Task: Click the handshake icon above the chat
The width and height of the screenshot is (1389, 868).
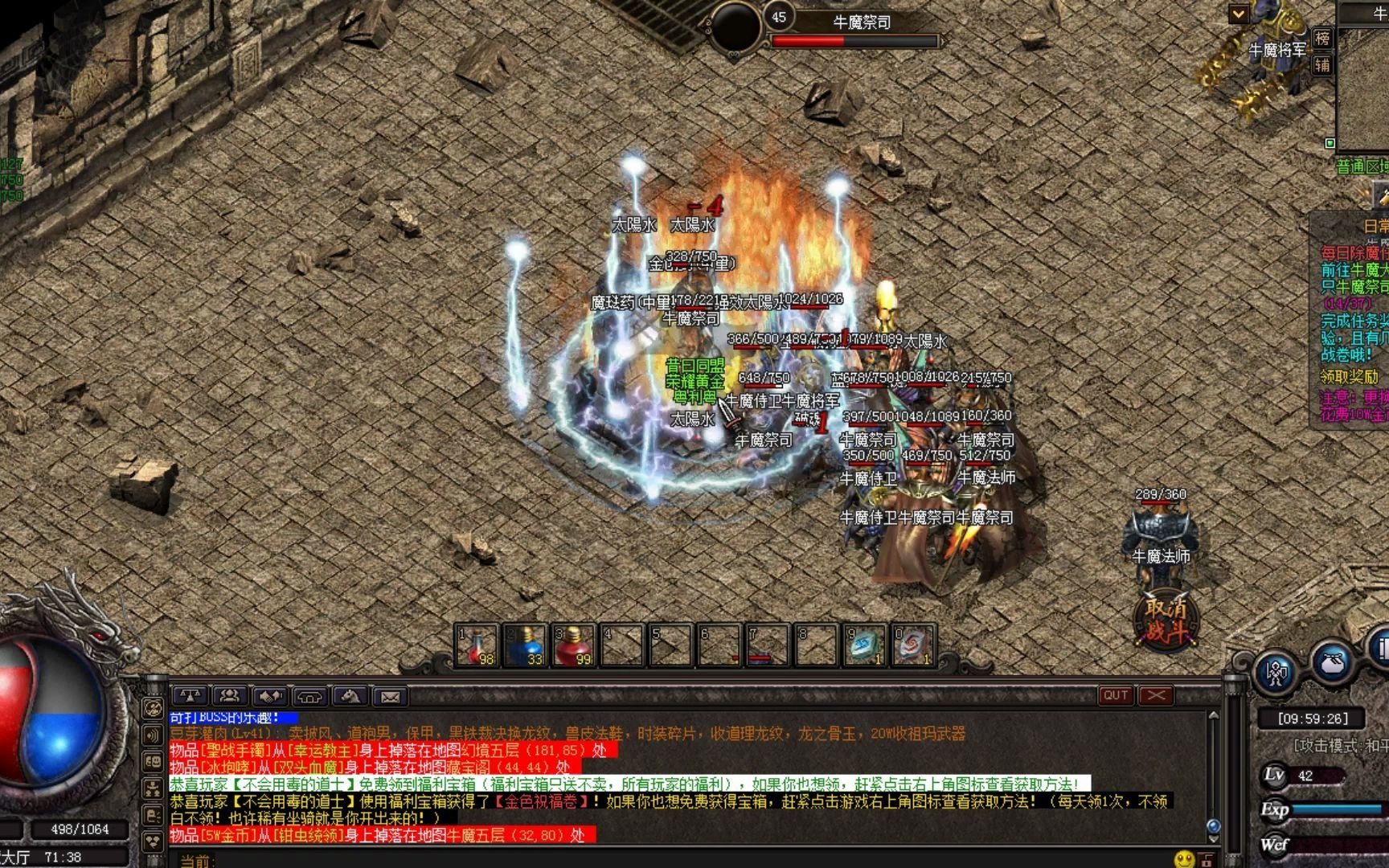Action: (270, 696)
